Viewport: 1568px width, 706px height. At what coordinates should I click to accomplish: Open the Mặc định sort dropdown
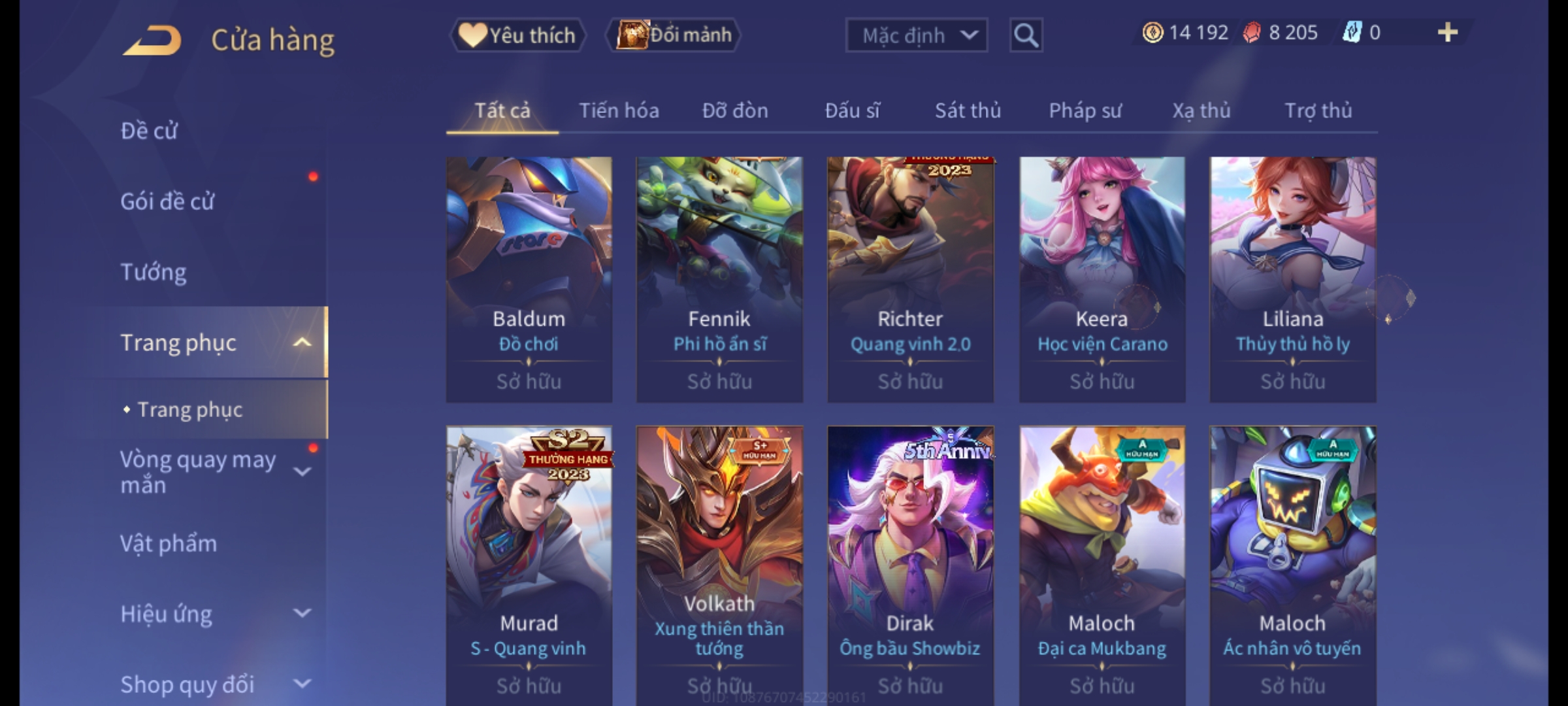click(x=916, y=35)
